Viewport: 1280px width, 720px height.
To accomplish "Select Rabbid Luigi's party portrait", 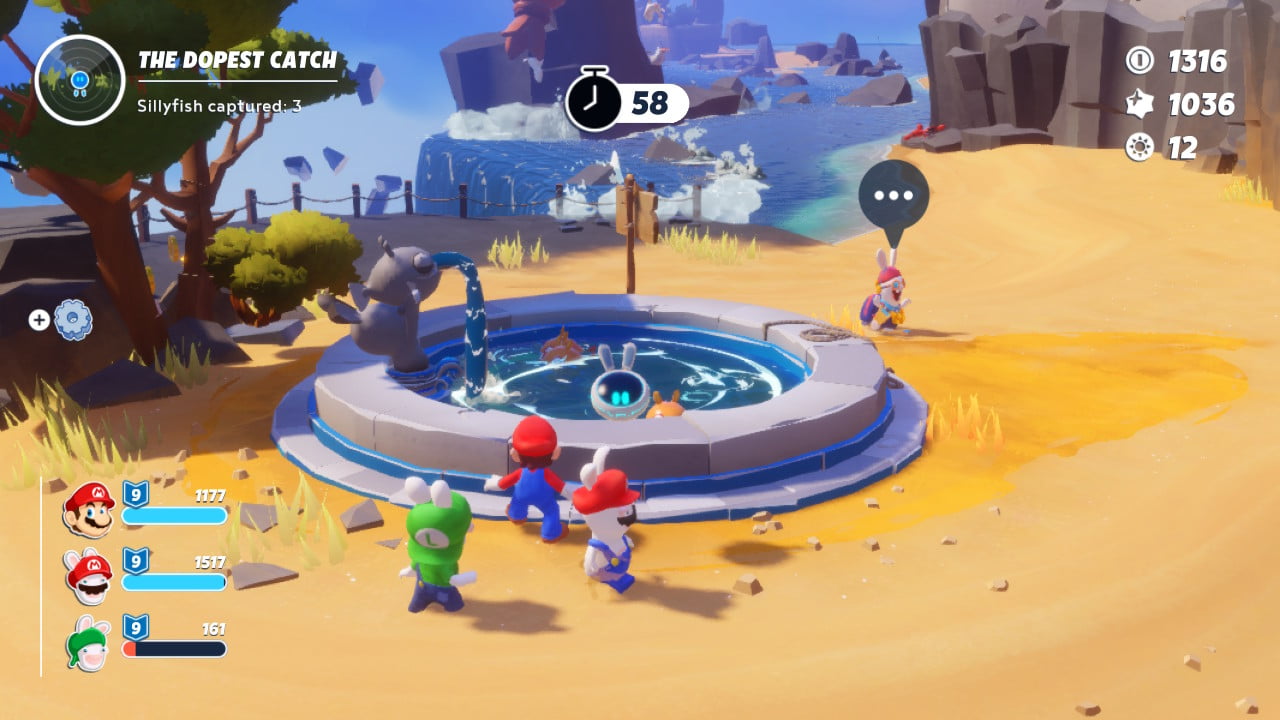I will pos(88,644).
